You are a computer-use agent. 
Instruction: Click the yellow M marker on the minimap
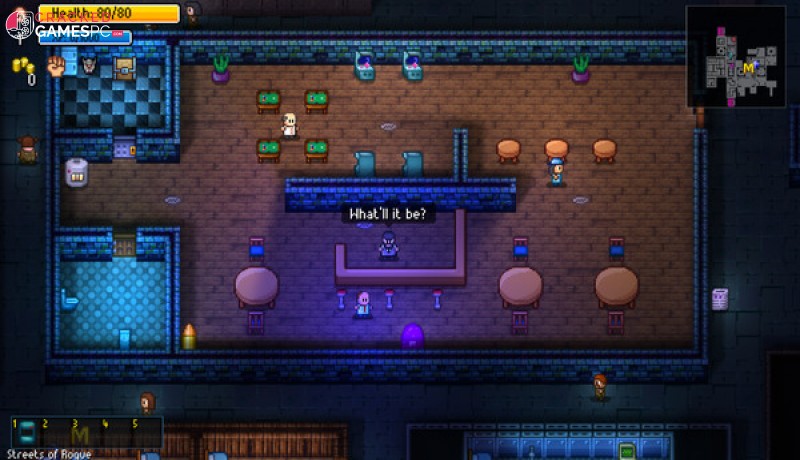[x=748, y=68]
